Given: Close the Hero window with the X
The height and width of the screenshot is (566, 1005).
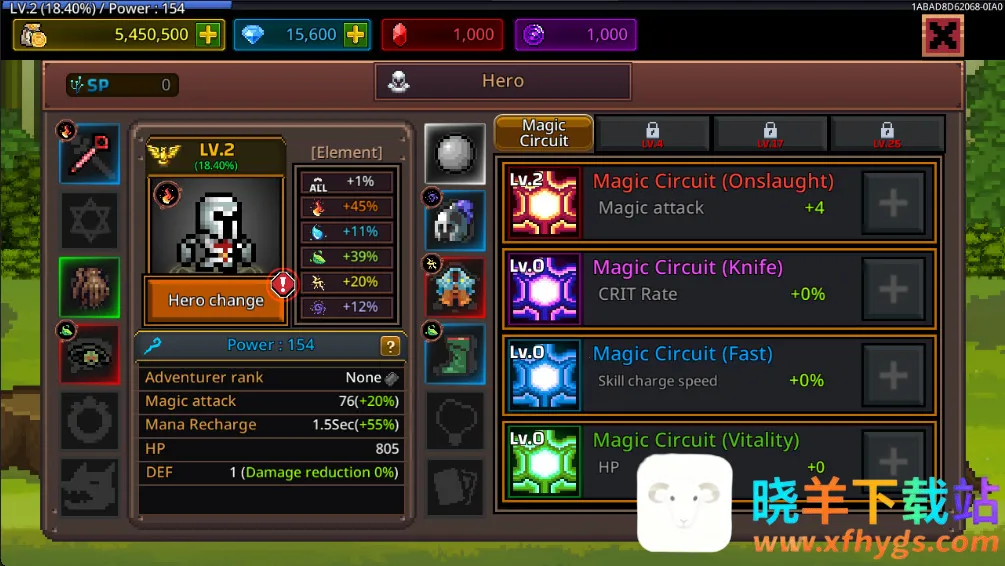Looking at the screenshot, I should pyautogui.click(x=942, y=37).
